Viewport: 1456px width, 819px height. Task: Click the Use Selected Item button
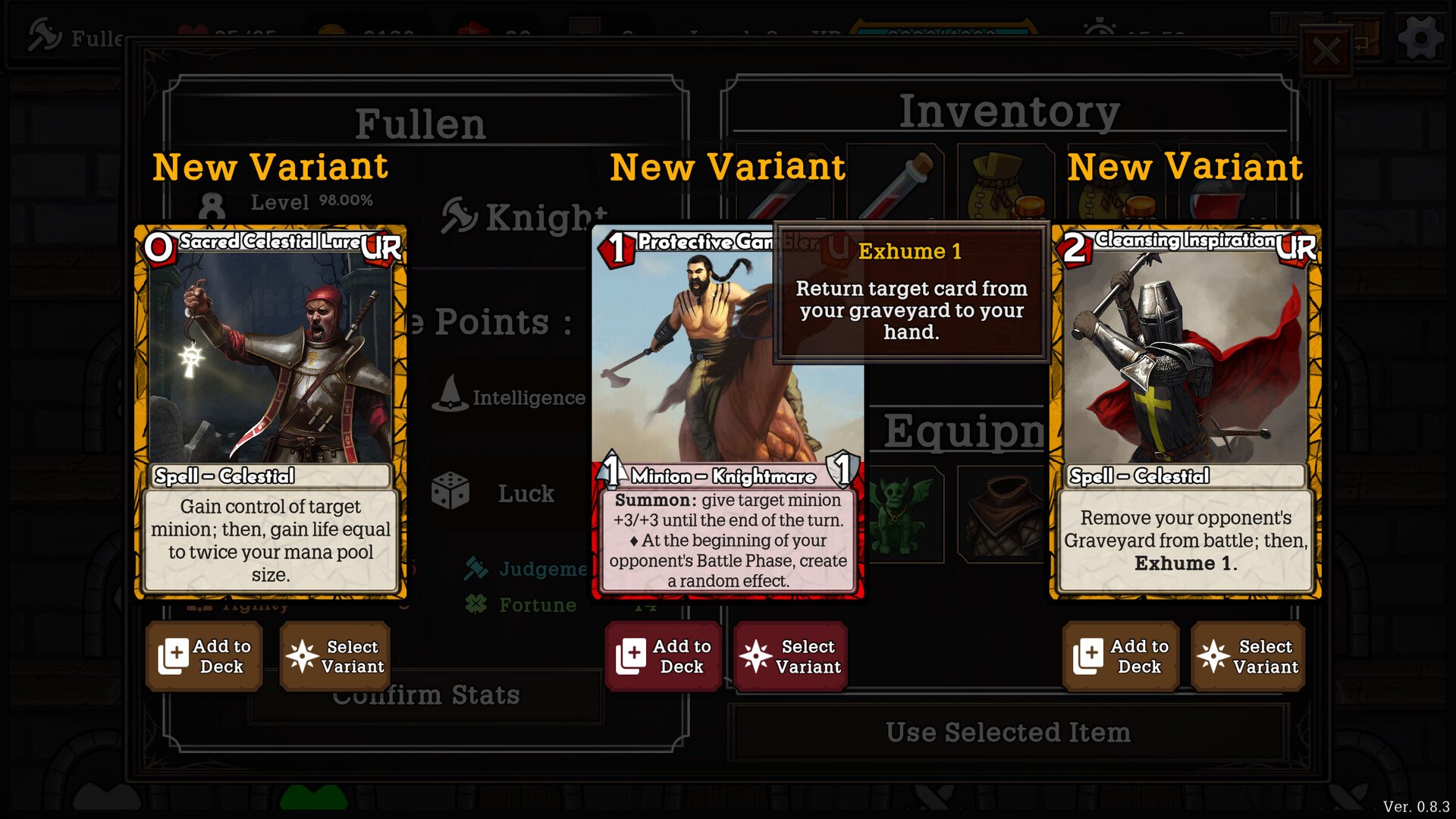click(x=1008, y=733)
